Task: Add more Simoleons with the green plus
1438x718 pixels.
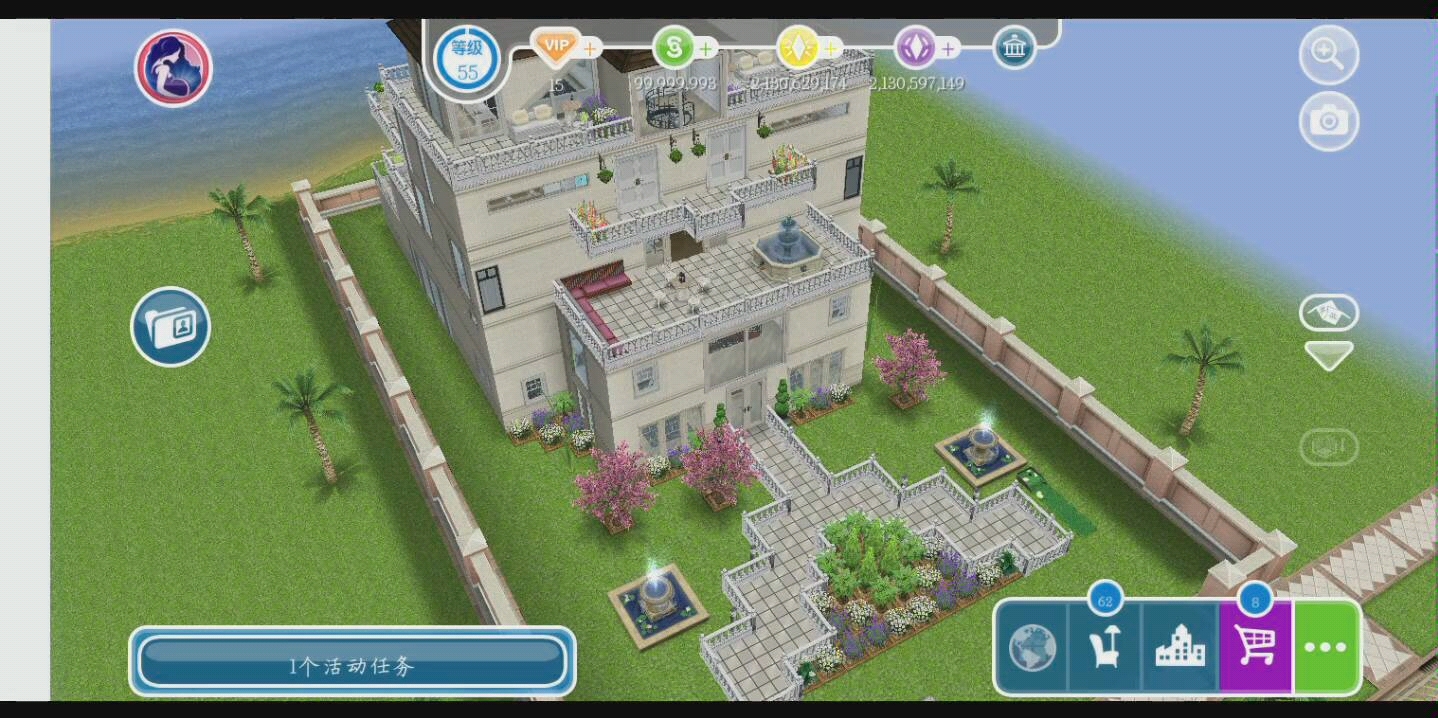Action: click(706, 48)
